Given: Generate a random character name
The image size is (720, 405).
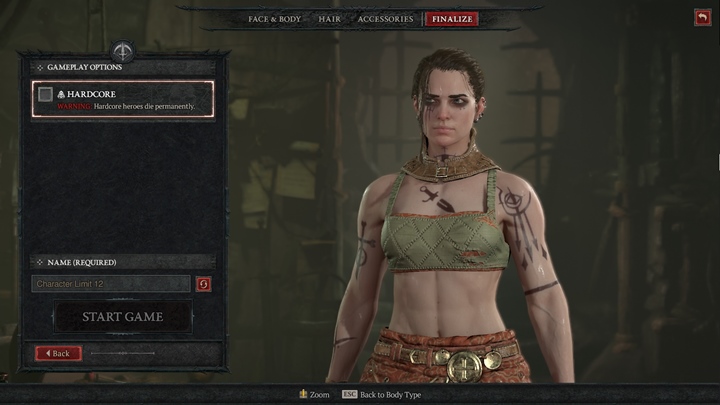Looking at the screenshot, I should coord(204,284).
